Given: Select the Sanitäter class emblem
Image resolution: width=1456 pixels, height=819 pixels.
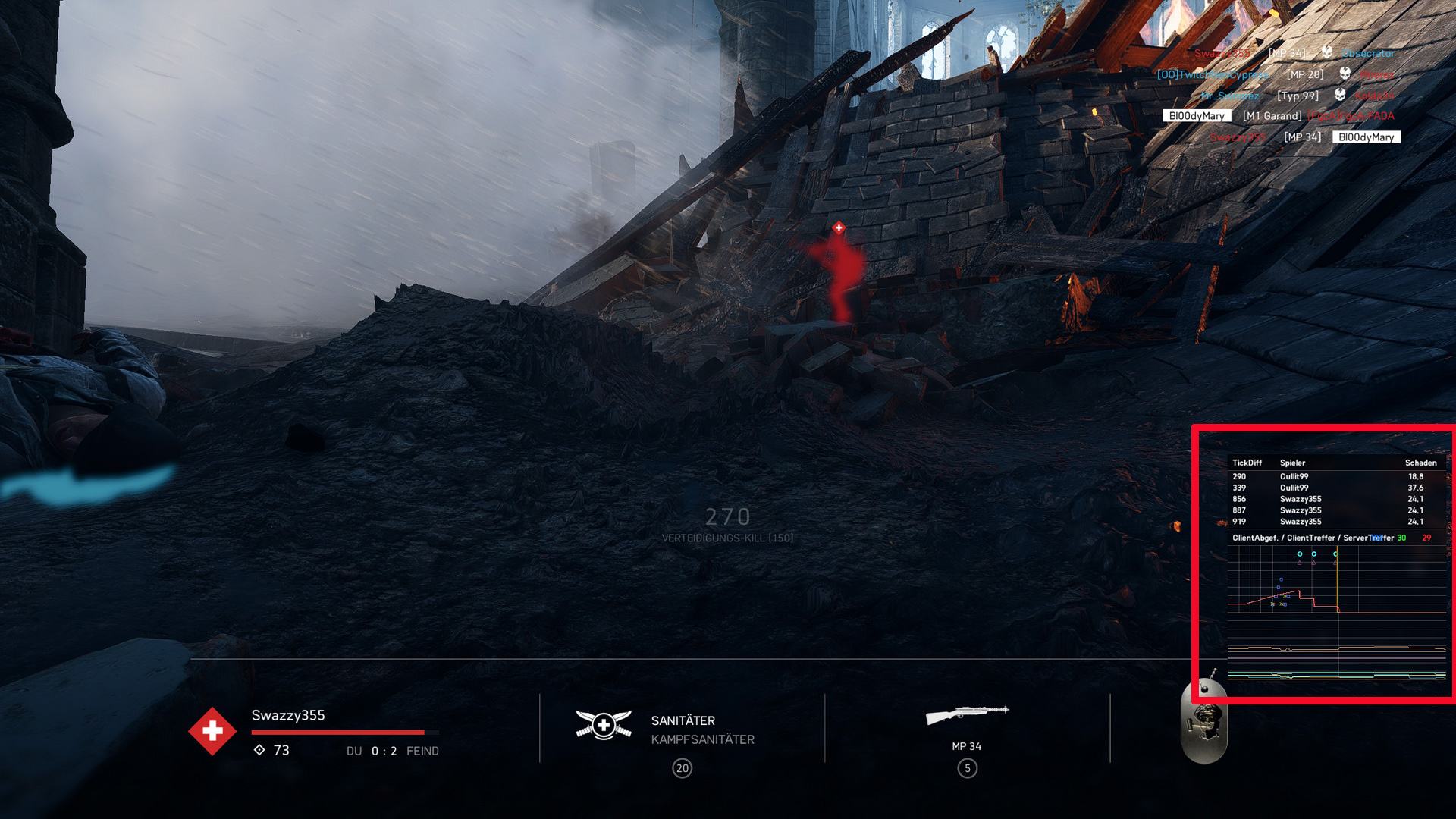Looking at the screenshot, I should tap(604, 725).
